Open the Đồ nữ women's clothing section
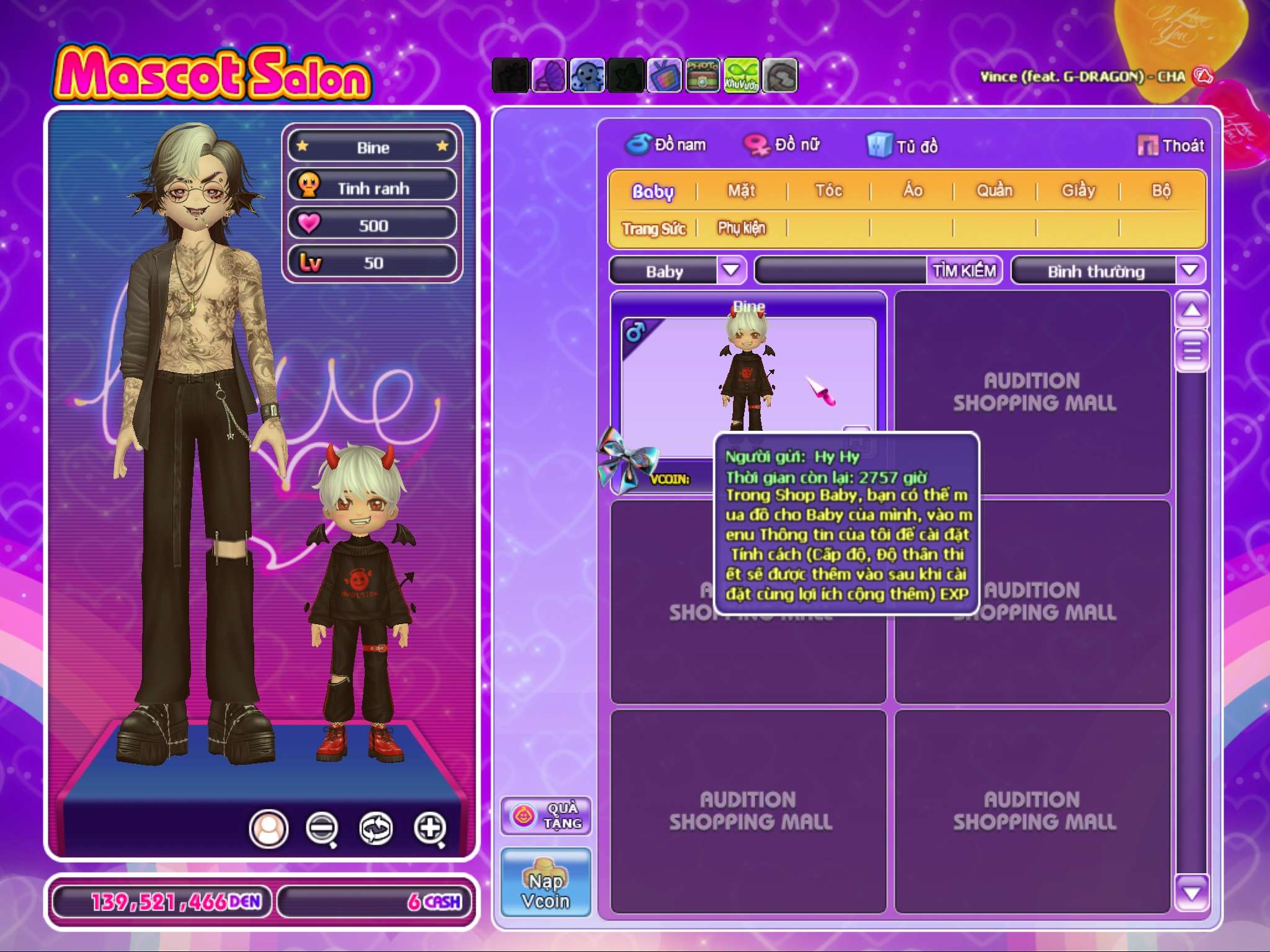 783,145
